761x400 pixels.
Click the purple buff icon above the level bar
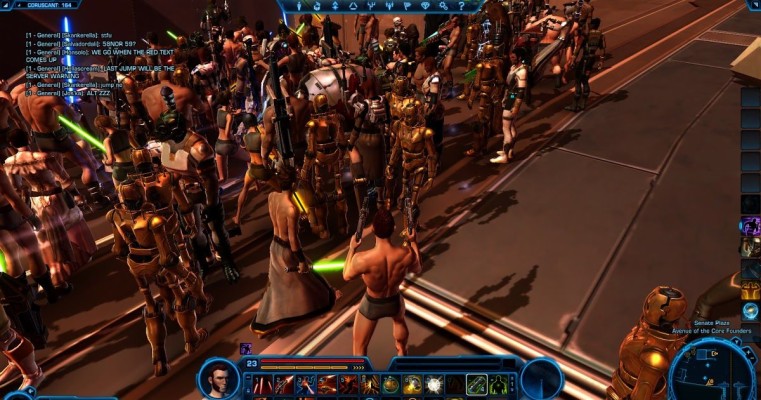(x=245, y=349)
